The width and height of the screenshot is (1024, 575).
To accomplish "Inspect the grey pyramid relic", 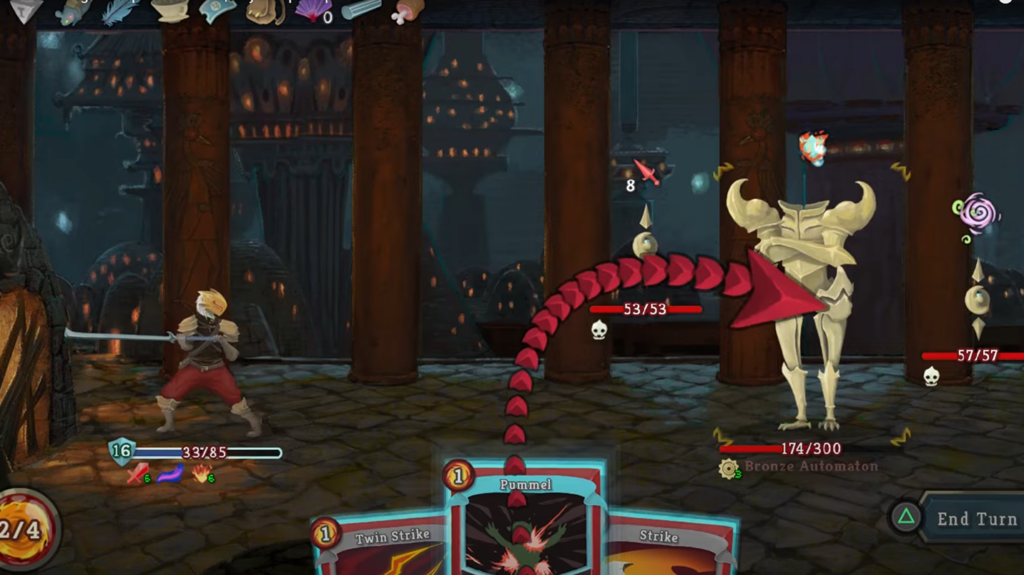I will 25,9.
